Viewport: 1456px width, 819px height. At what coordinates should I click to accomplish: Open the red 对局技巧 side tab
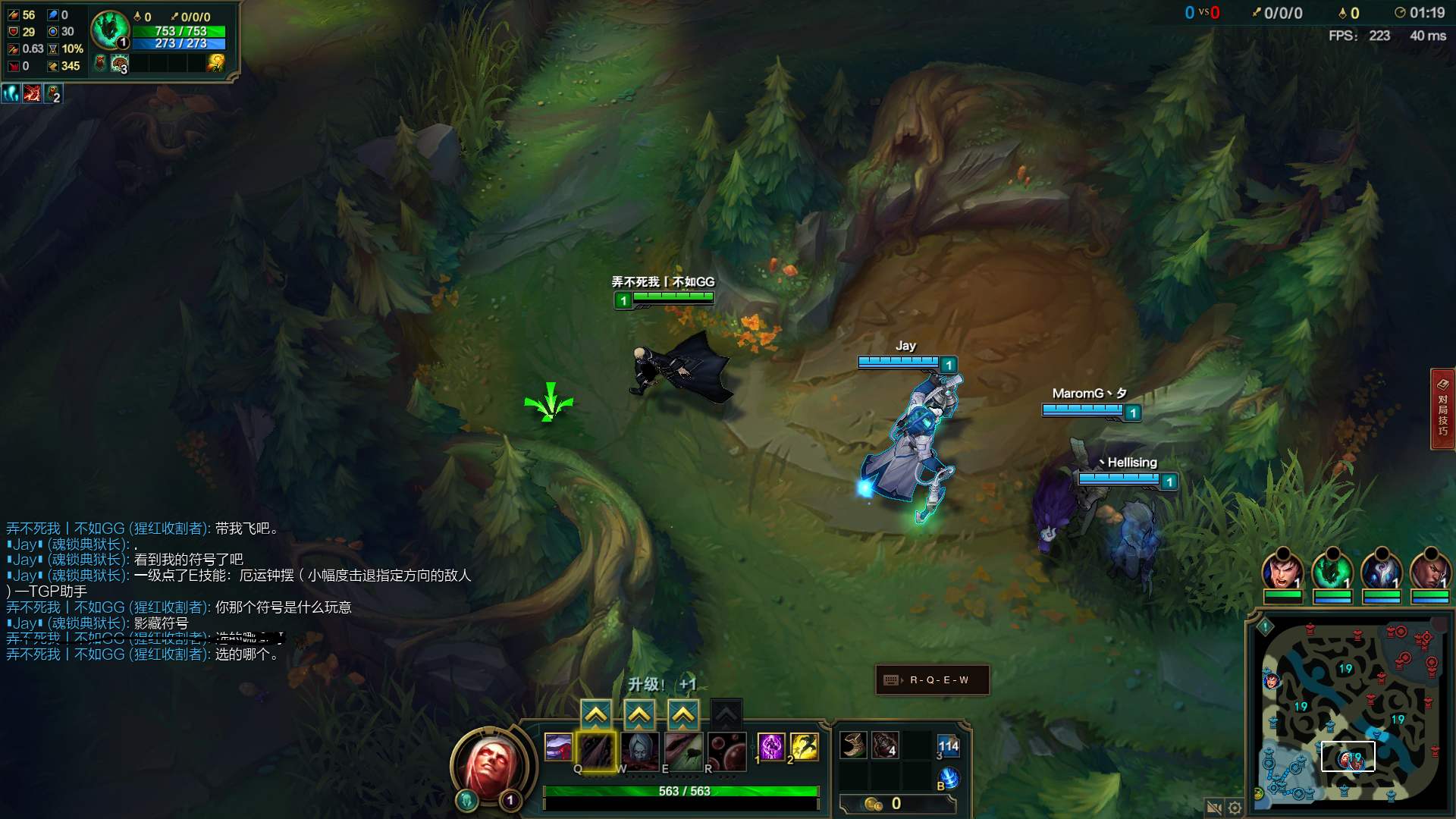pyautogui.click(x=1442, y=409)
